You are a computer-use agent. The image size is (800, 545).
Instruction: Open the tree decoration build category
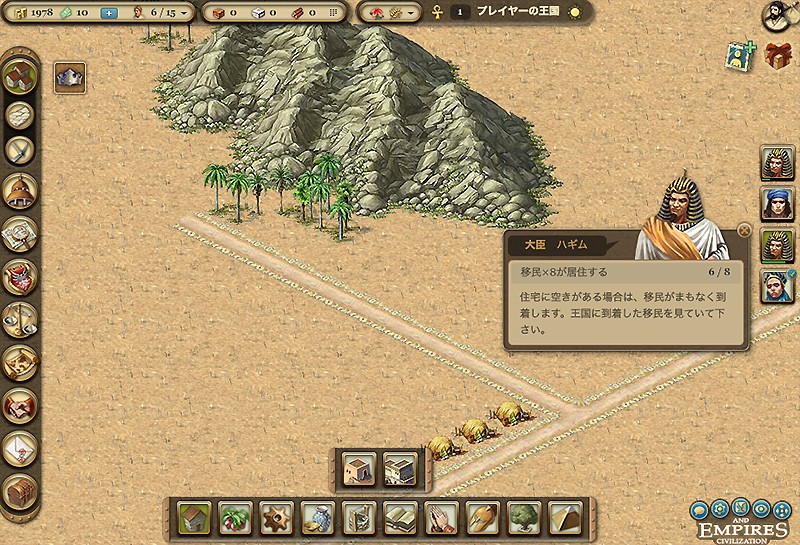point(522,518)
